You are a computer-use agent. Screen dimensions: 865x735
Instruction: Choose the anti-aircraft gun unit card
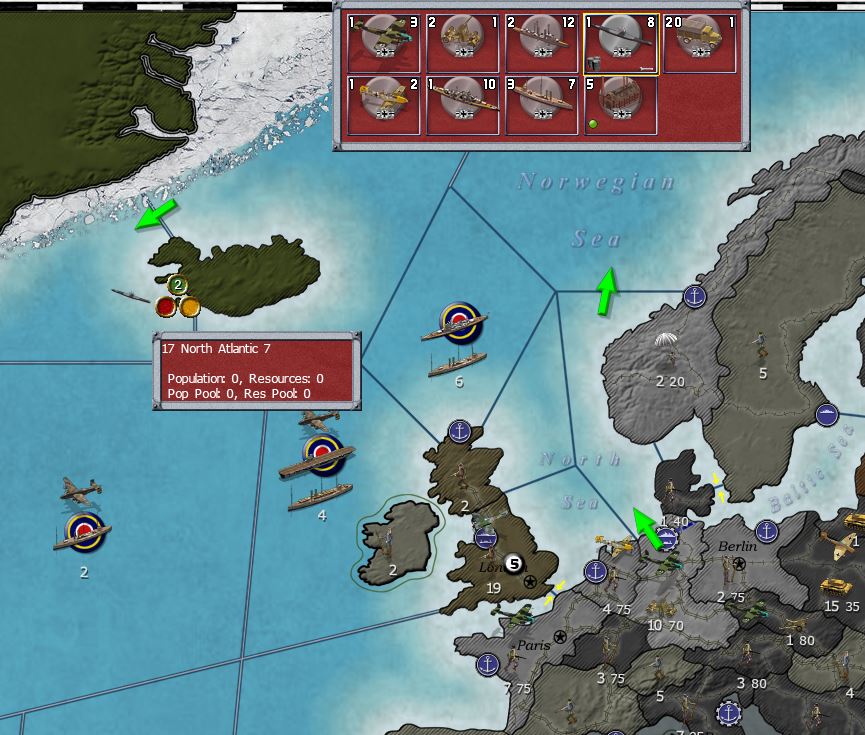(x=463, y=43)
